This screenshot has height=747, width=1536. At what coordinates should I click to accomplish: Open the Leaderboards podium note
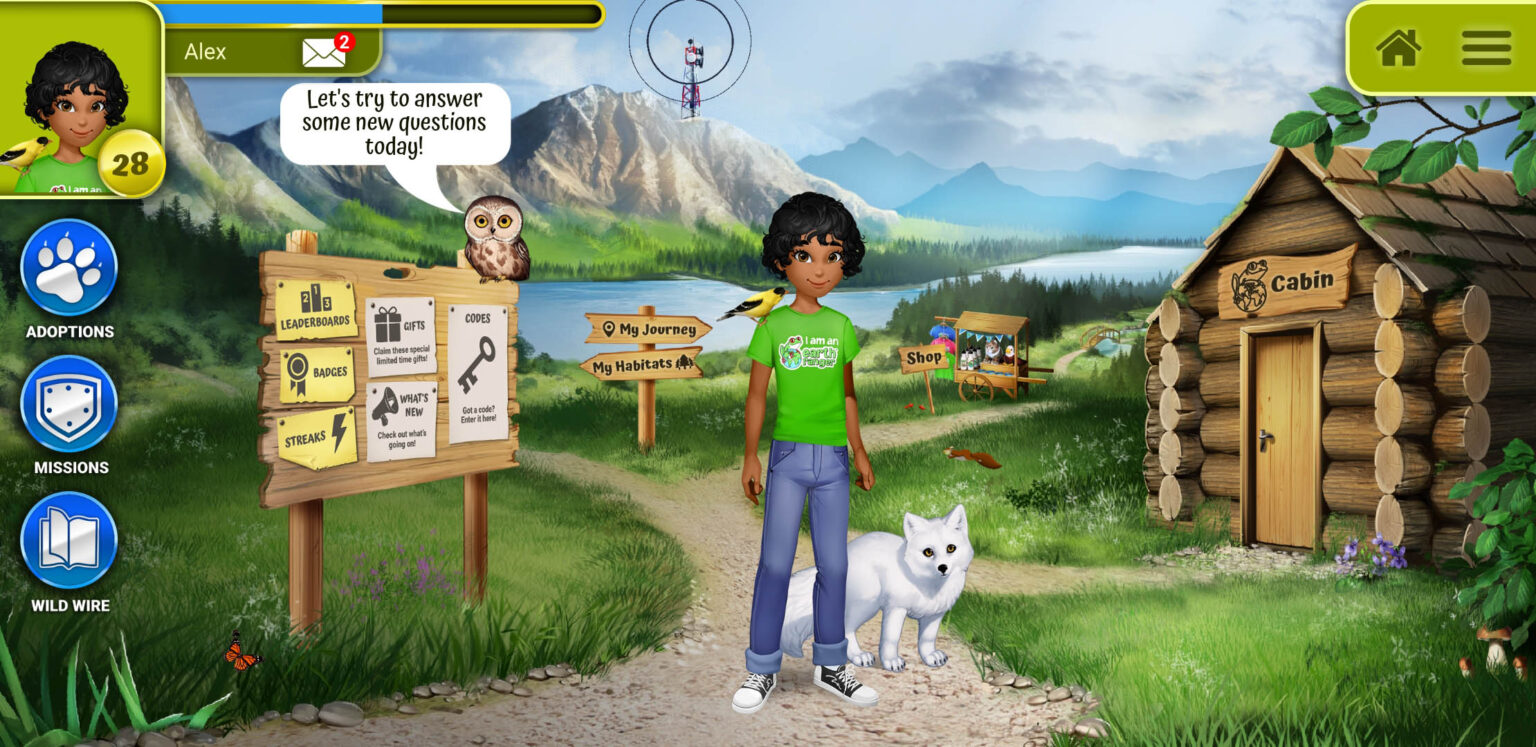(x=316, y=310)
